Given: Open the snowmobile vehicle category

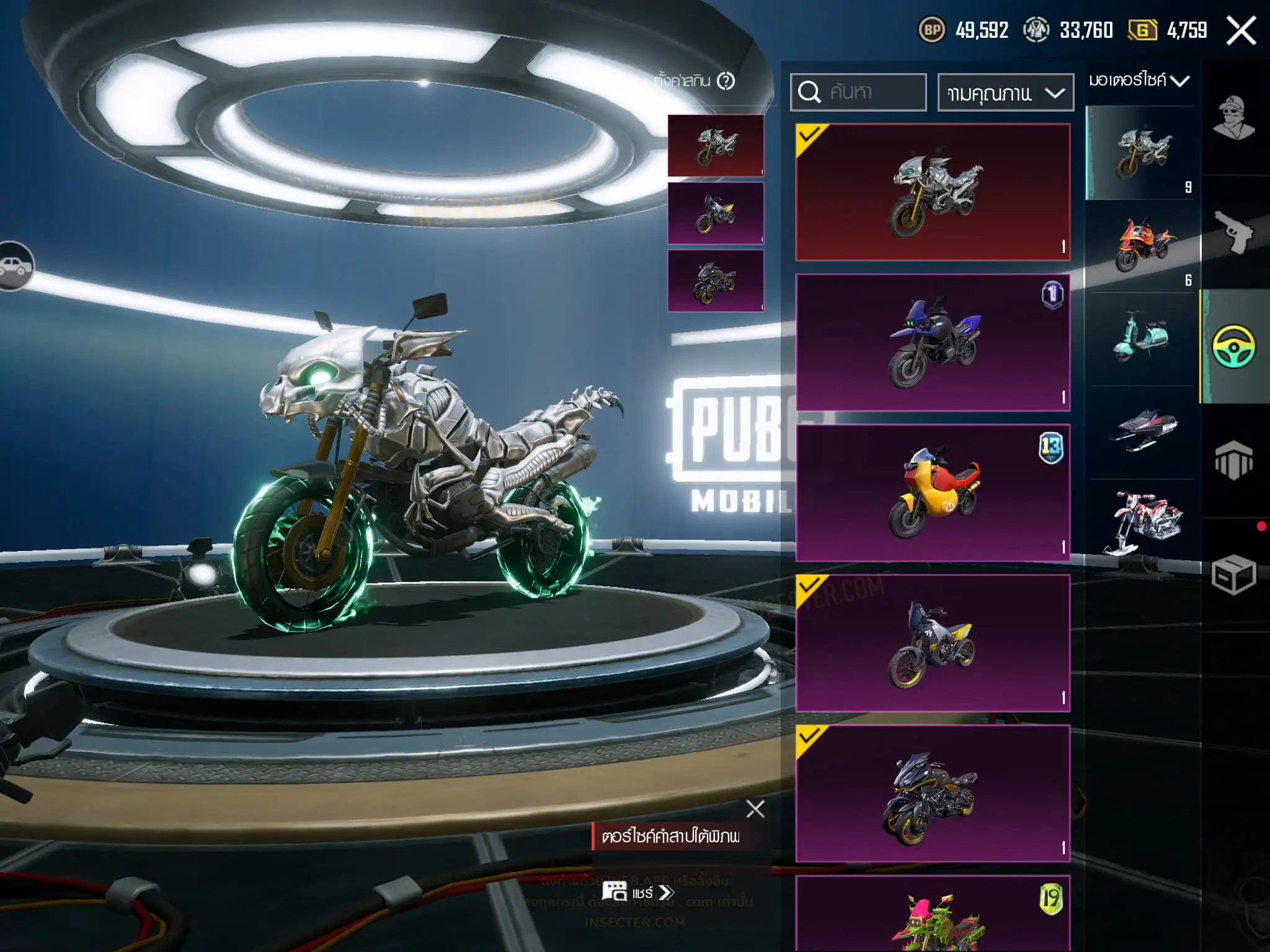Looking at the screenshot, I should [1142, 429].
